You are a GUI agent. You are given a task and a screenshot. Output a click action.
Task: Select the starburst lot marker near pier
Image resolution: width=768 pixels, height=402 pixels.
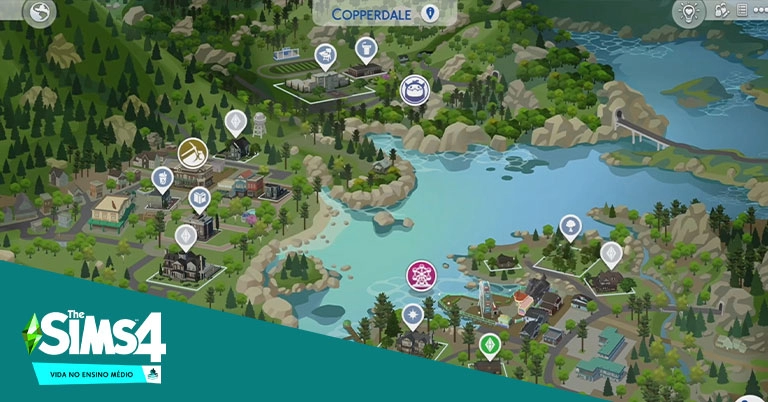(412, 315)
